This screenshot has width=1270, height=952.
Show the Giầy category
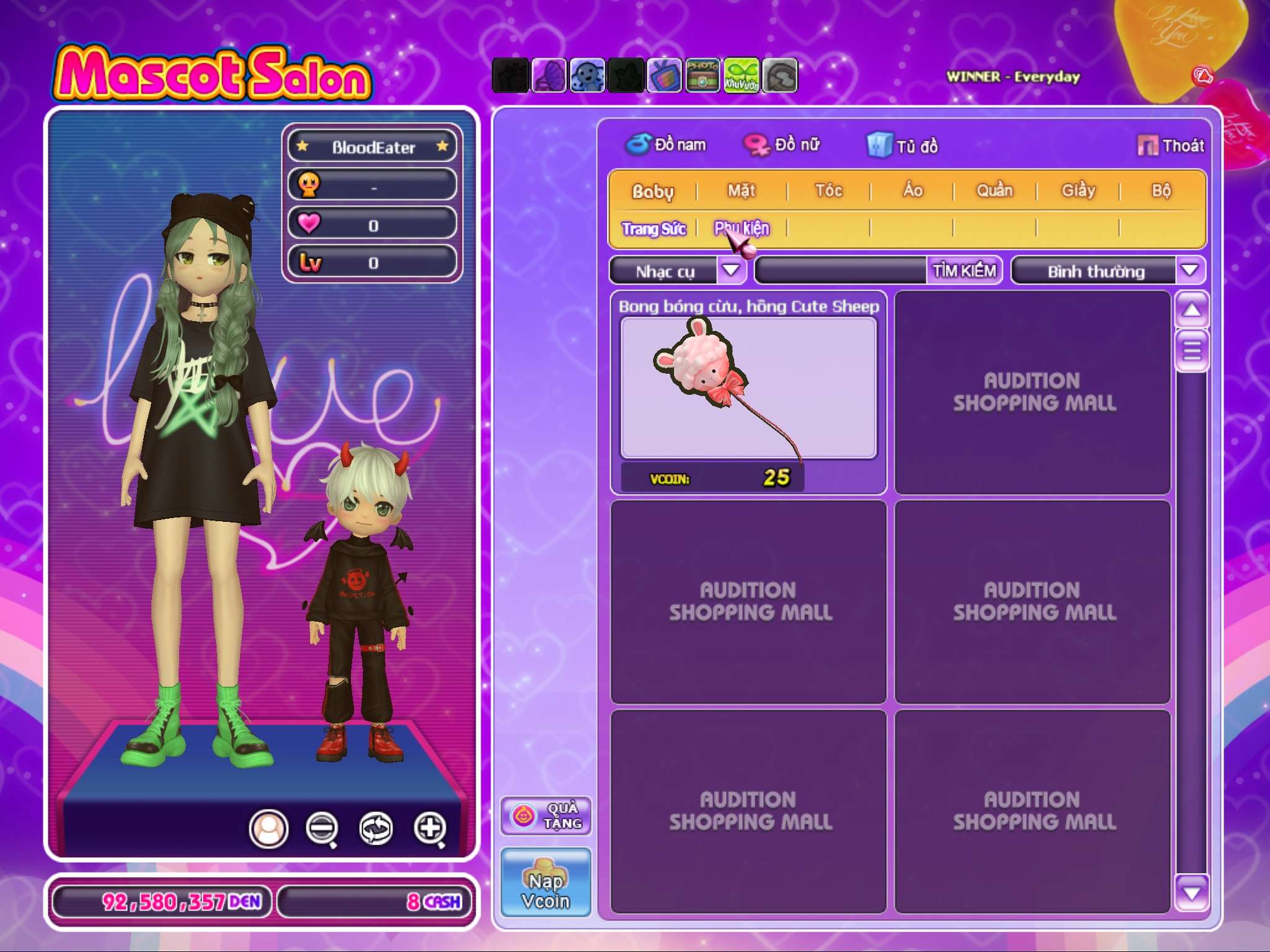click(x=1078, y=190)
